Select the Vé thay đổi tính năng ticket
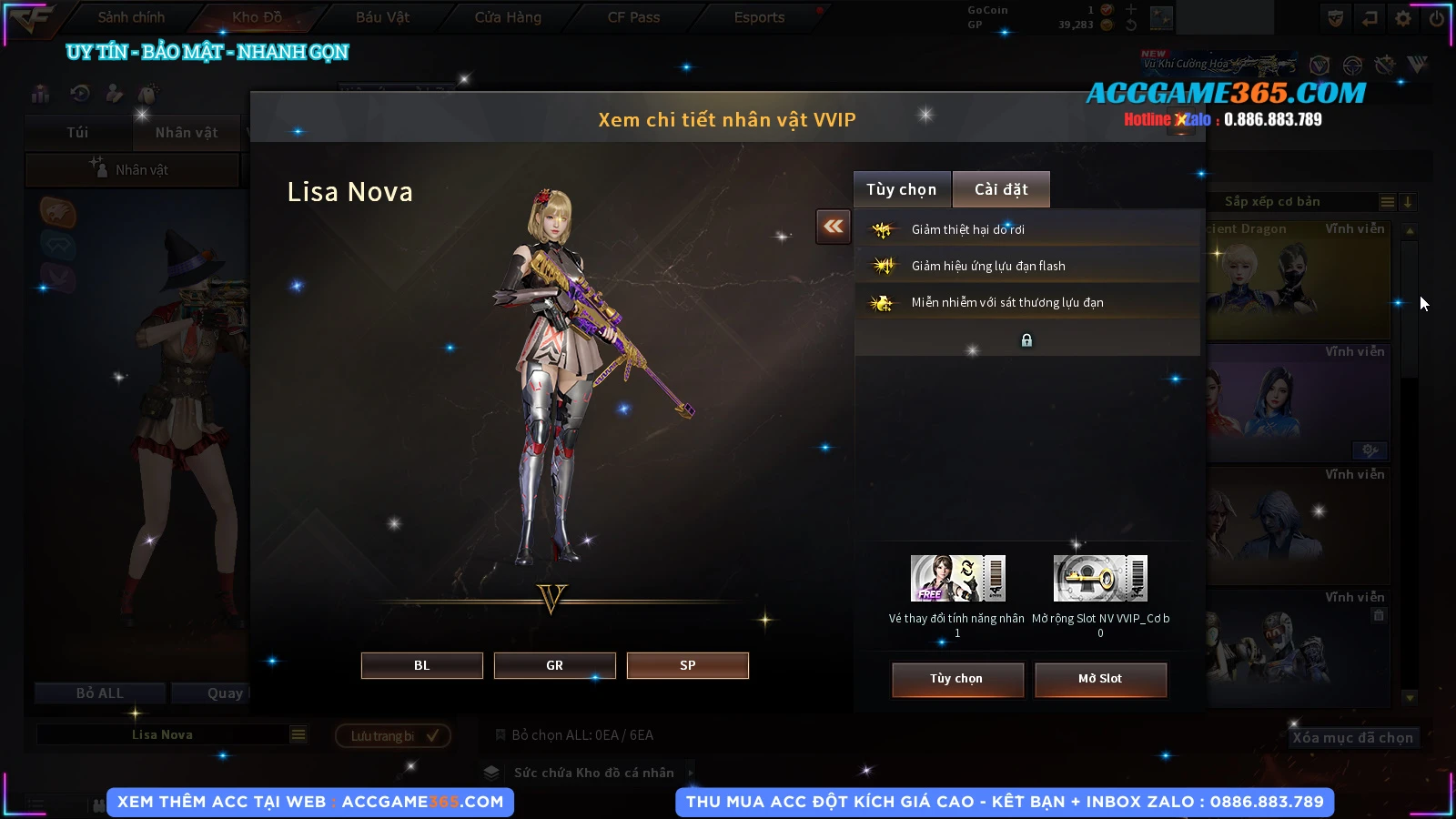 (x=957, y=579)
